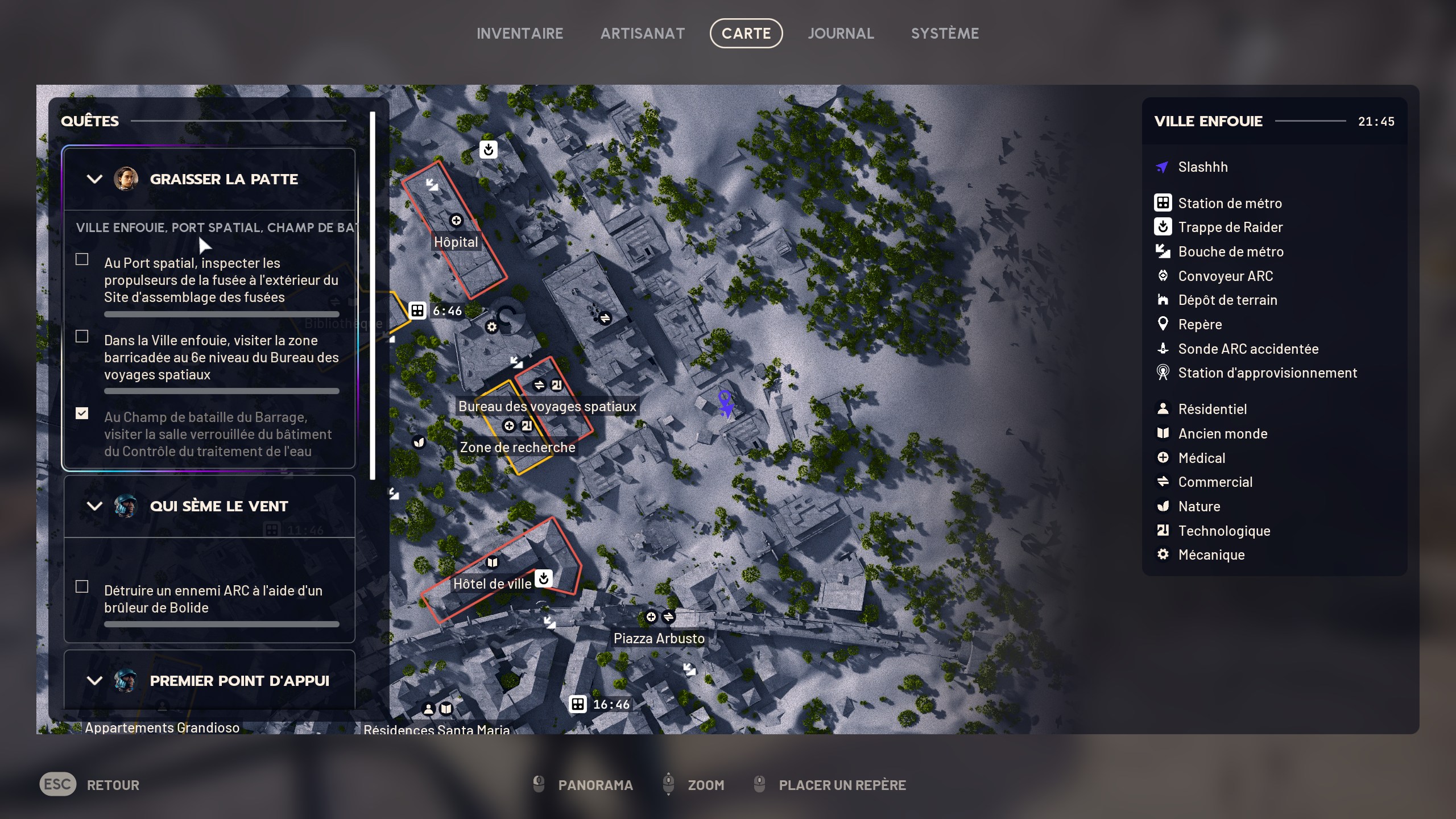
Task: Click the Médical cross icon in the legend
Action: 1164,458
